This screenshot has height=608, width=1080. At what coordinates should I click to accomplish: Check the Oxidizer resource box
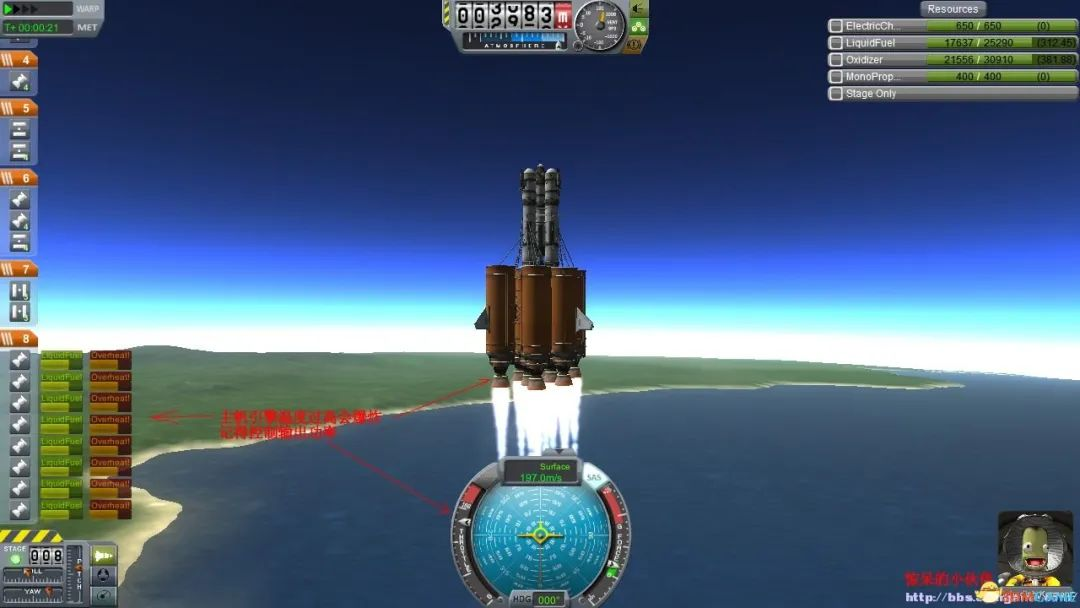click(836, 60)
